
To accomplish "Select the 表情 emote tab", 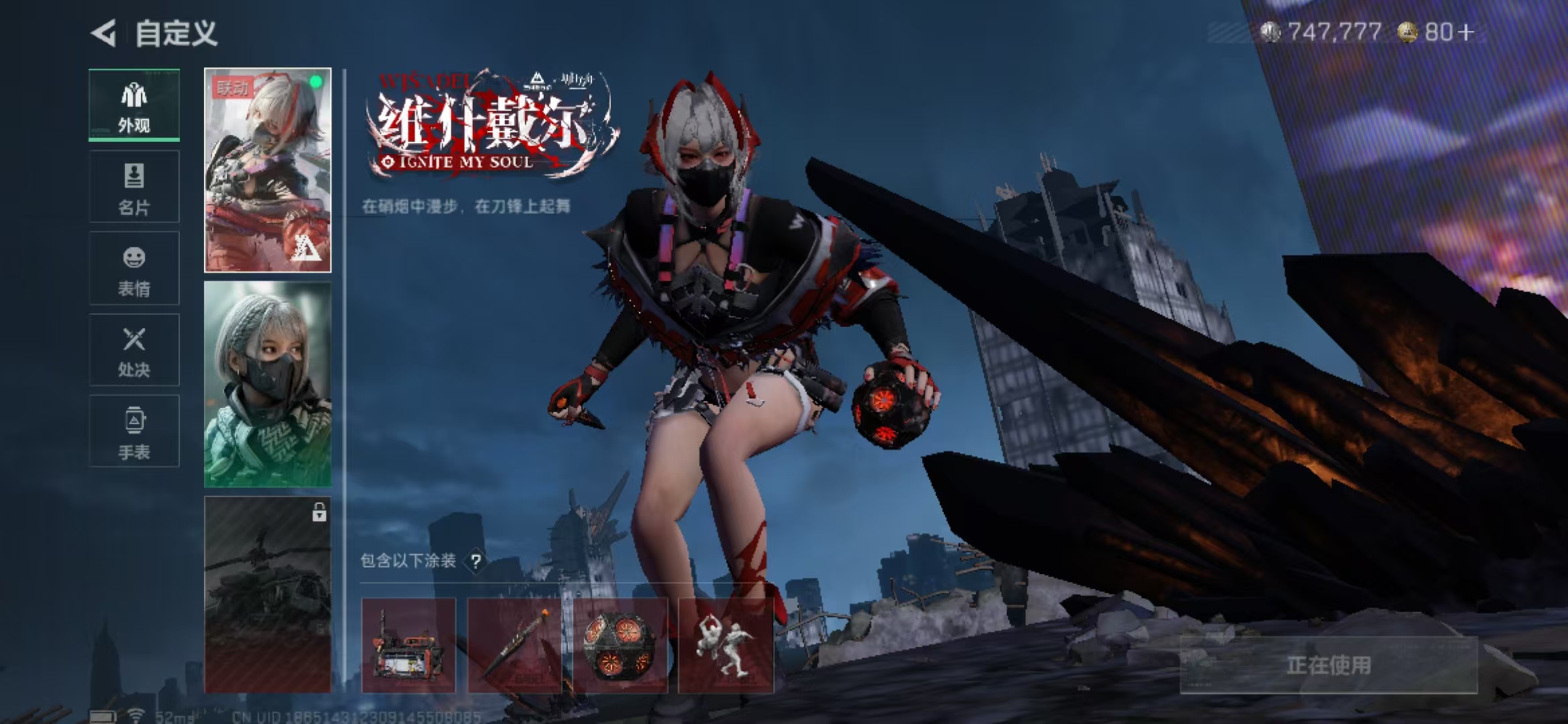I will (134, 269).
